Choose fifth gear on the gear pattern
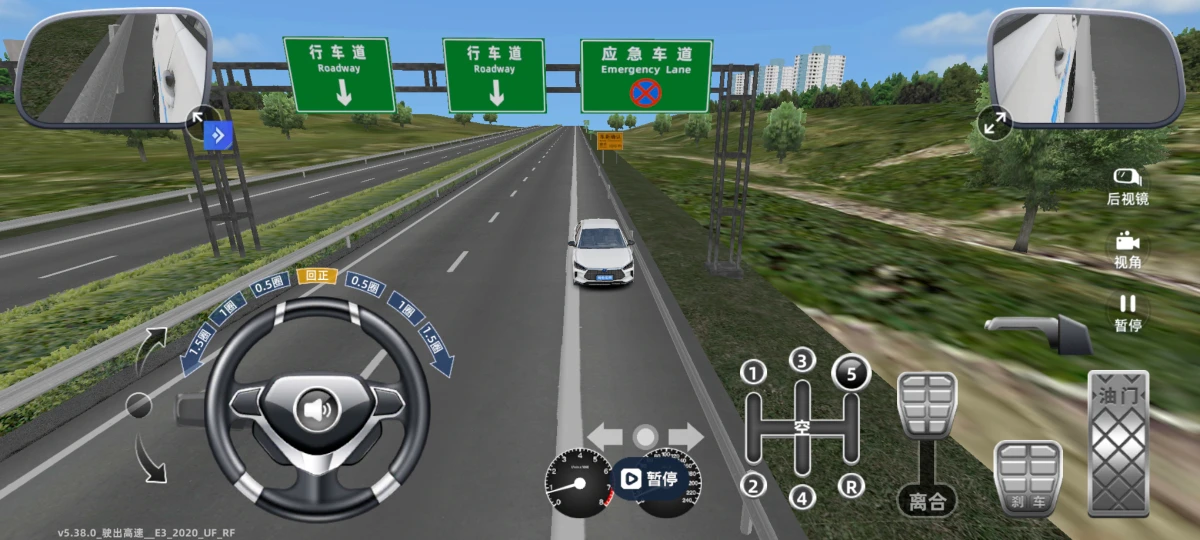1200x540 pixels. 851,373
